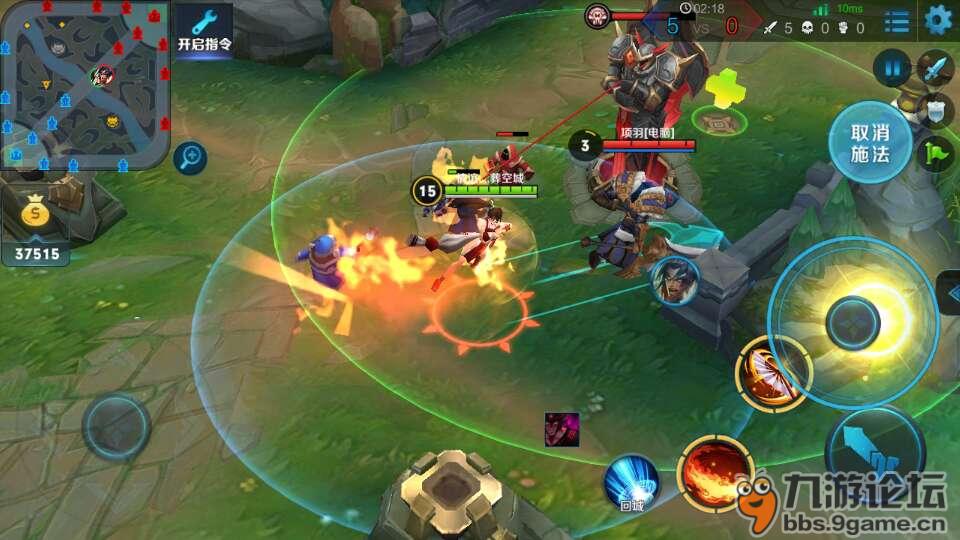
Task: Open the scoreboard list icon
Action: coord(897,21)
